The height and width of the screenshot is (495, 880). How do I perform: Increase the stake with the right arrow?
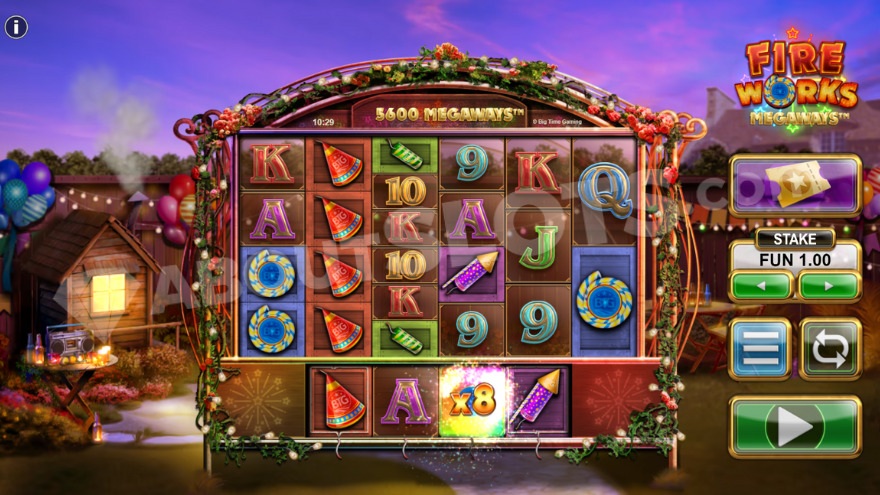click(830, 285)
